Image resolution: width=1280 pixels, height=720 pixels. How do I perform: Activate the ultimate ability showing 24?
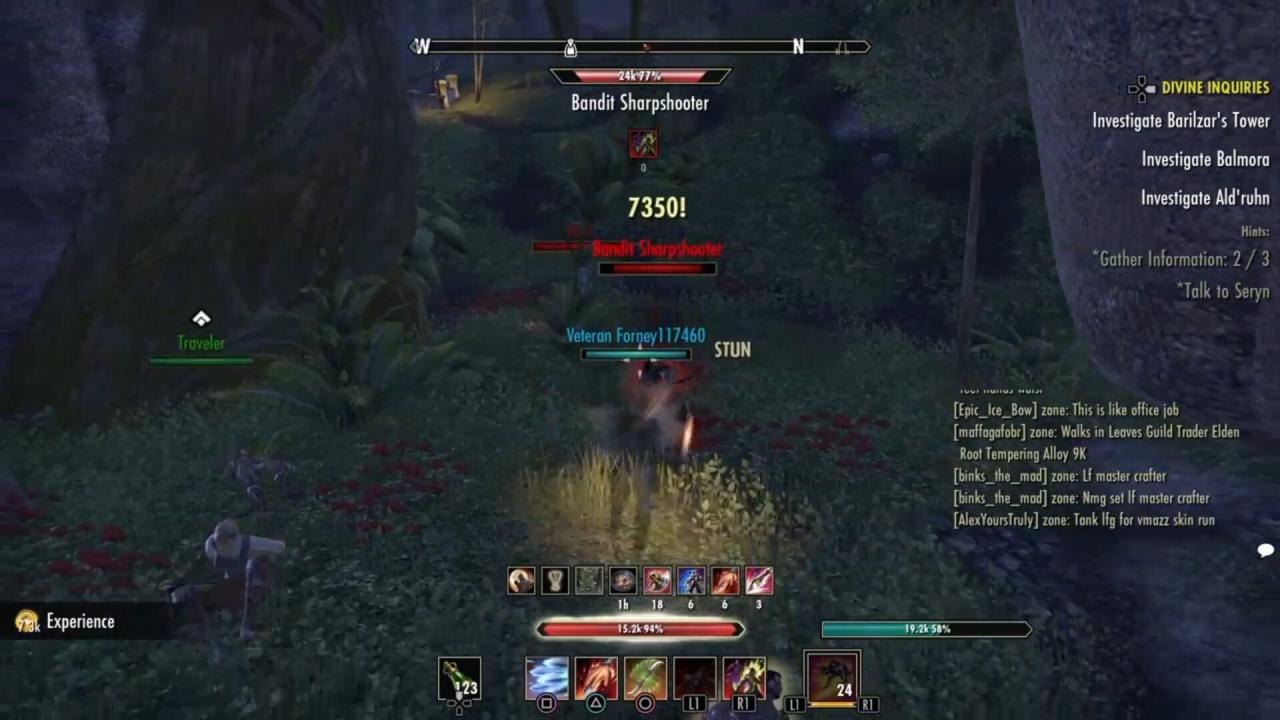[832, 677]
